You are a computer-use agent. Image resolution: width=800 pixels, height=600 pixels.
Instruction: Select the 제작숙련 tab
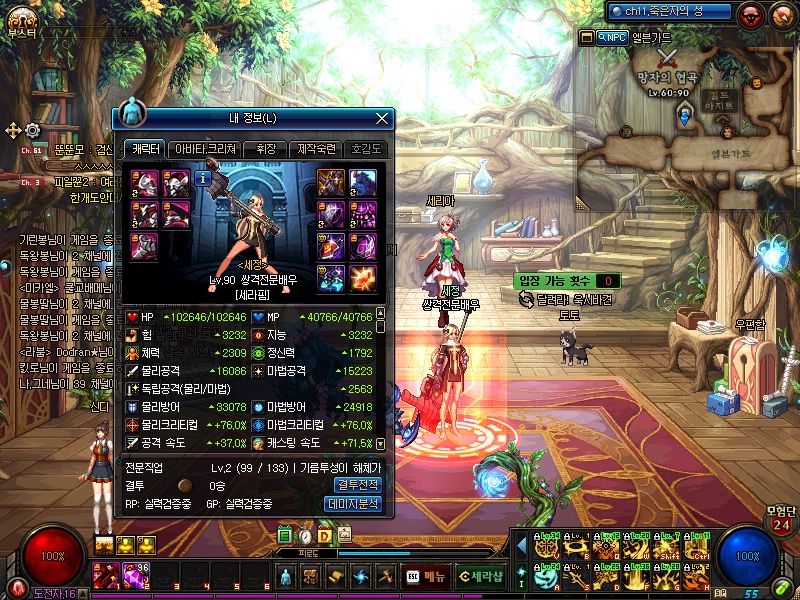click(316, 149)
